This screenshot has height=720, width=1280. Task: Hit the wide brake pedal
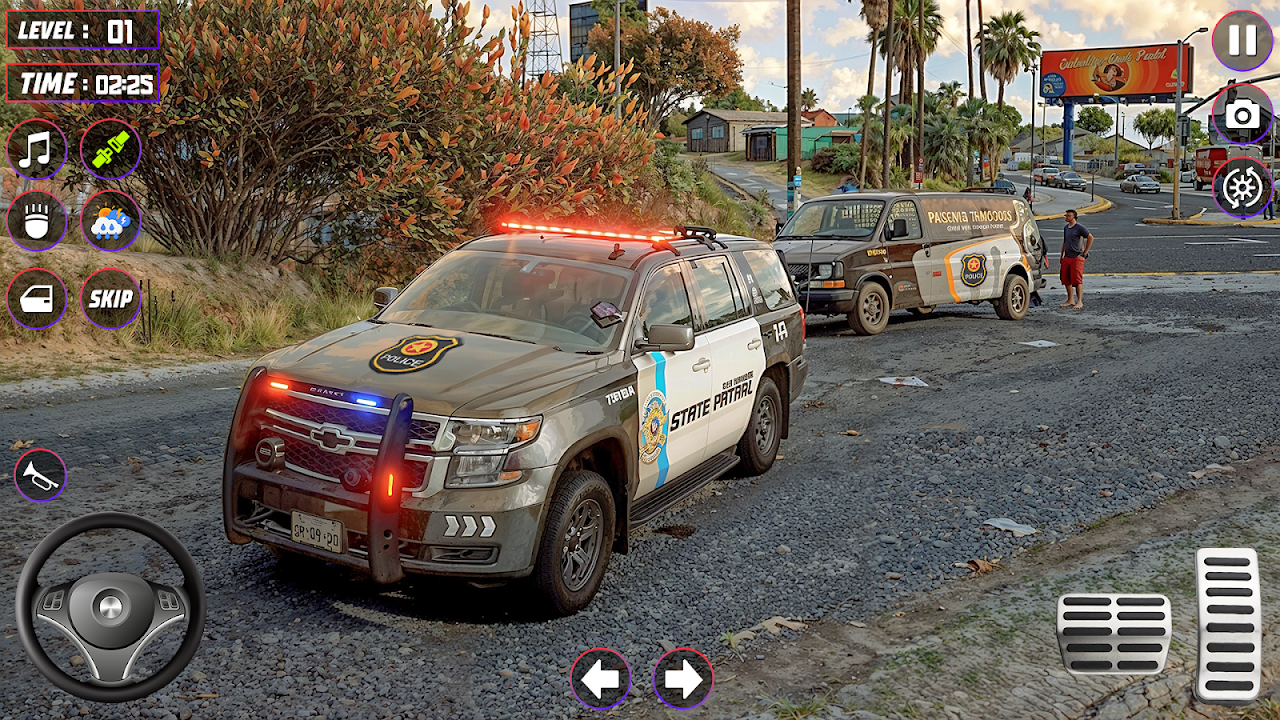[1113, 633]
